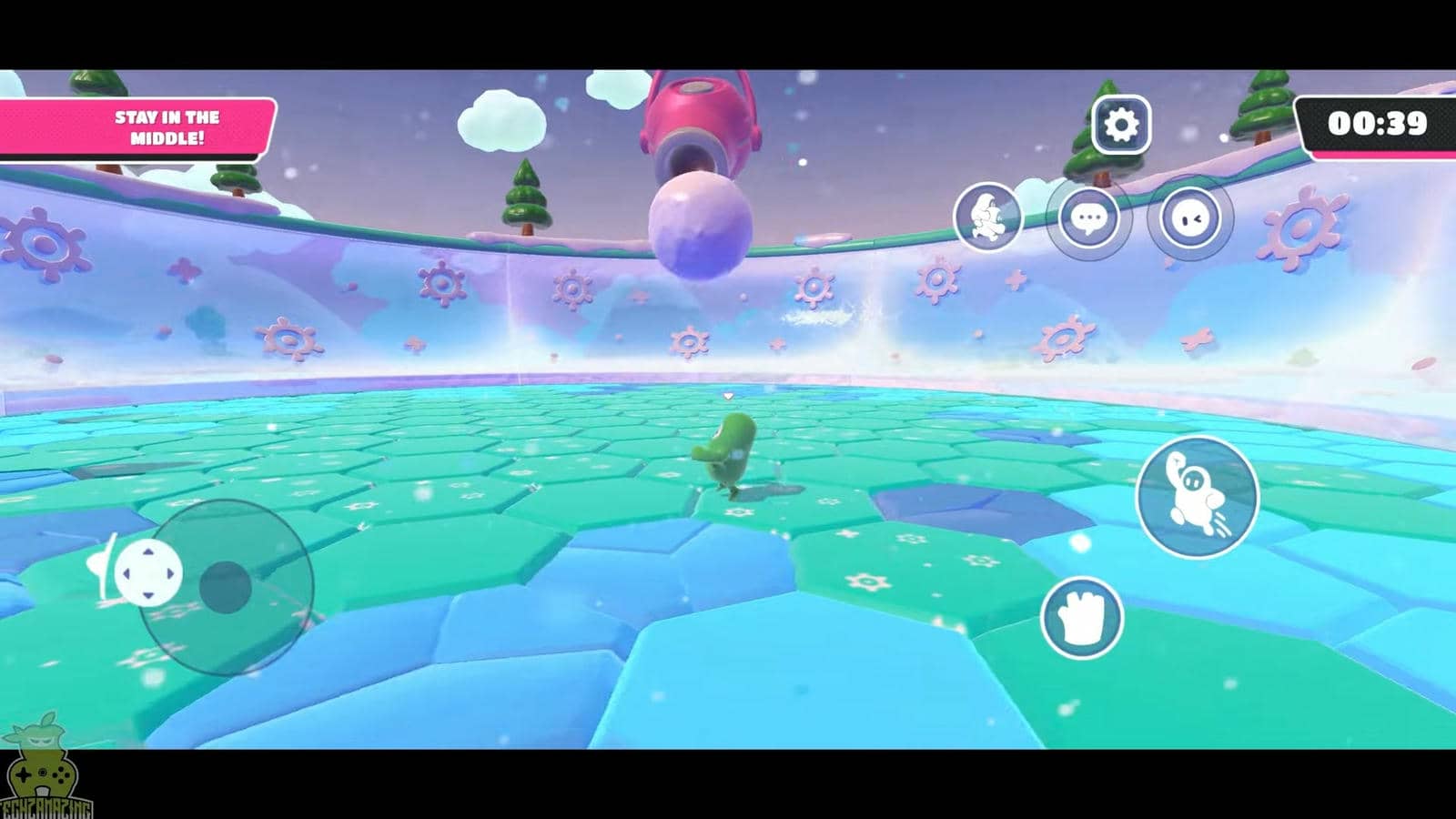The image size is (1456, 819).
Task: Trigger the winking face emote
Action: 1192,218
